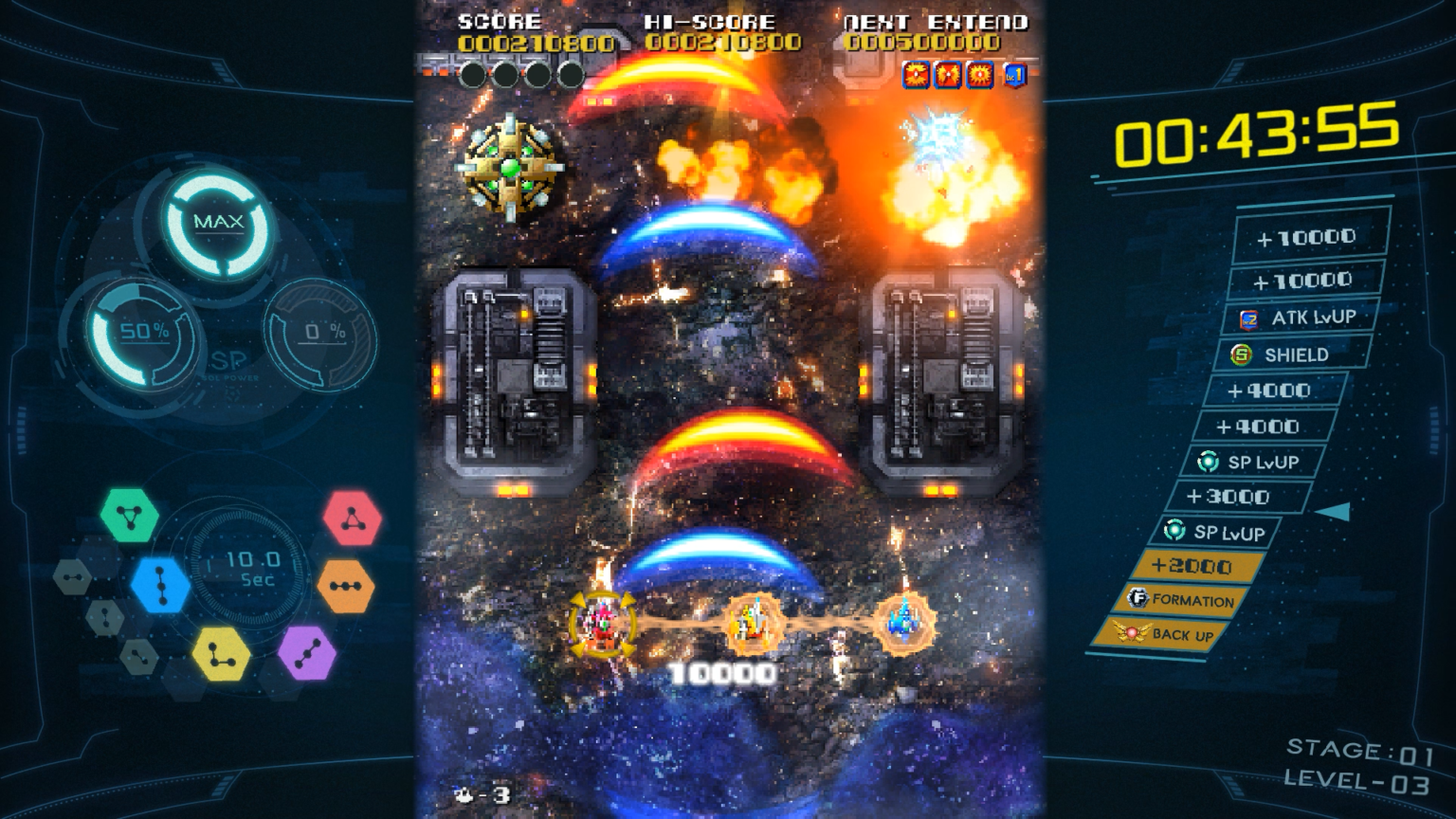Click the sun-shaped bomb icon near Next Extend
1456x819 pixels.
[980, 75]
